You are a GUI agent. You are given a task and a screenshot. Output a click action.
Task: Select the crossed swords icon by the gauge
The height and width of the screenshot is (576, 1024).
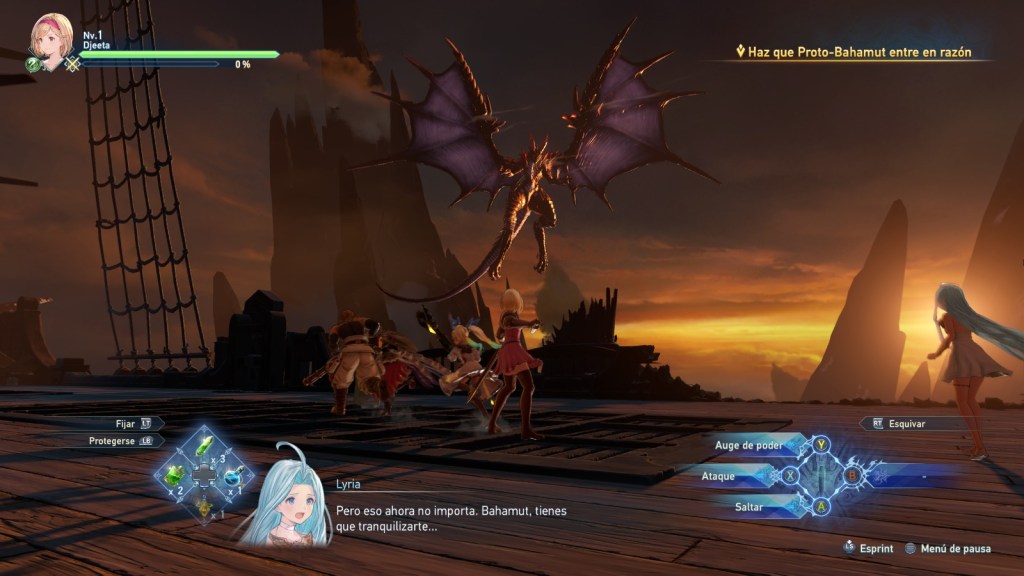pos(72,64)
